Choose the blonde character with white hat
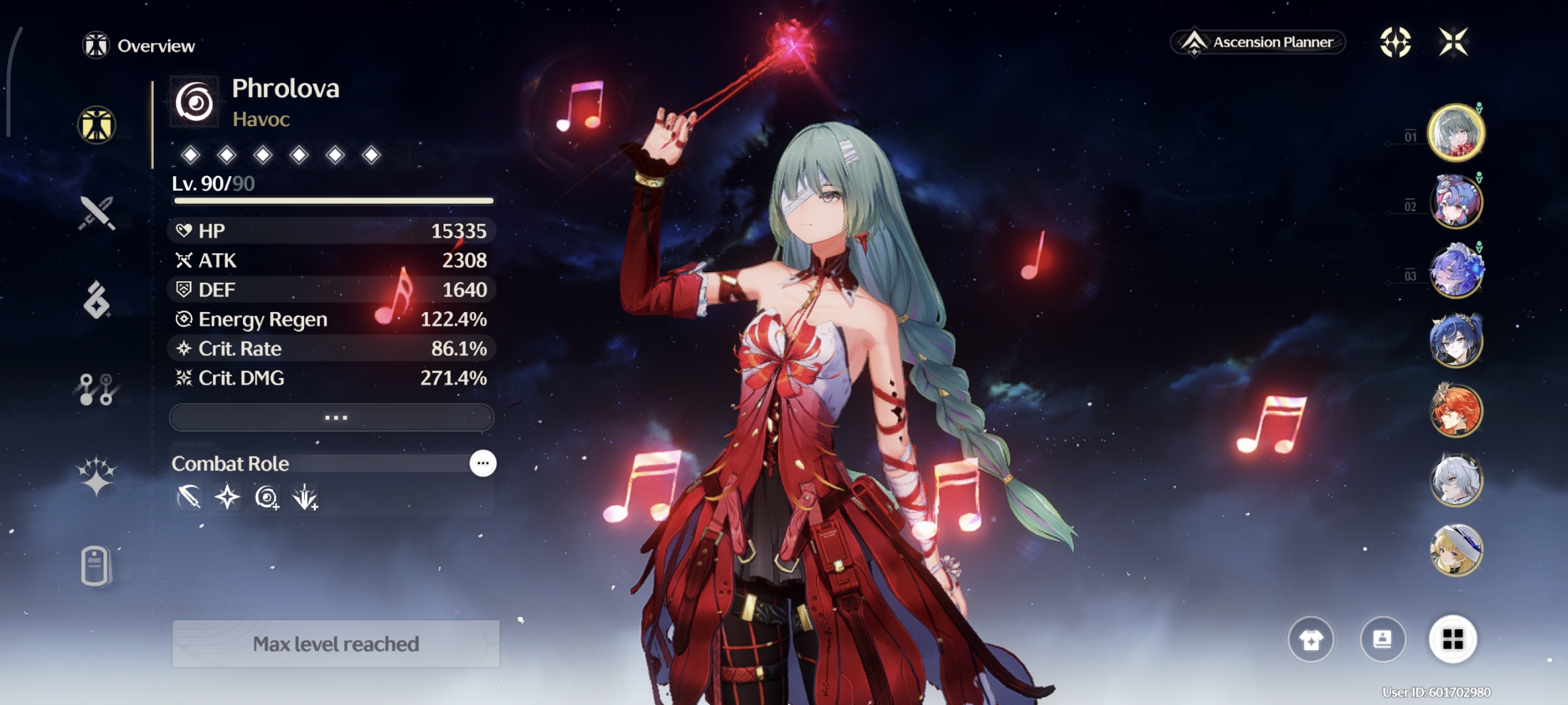Image resolution: width=1568 pixels, height=705 pixels. [x=1455, y=550]
